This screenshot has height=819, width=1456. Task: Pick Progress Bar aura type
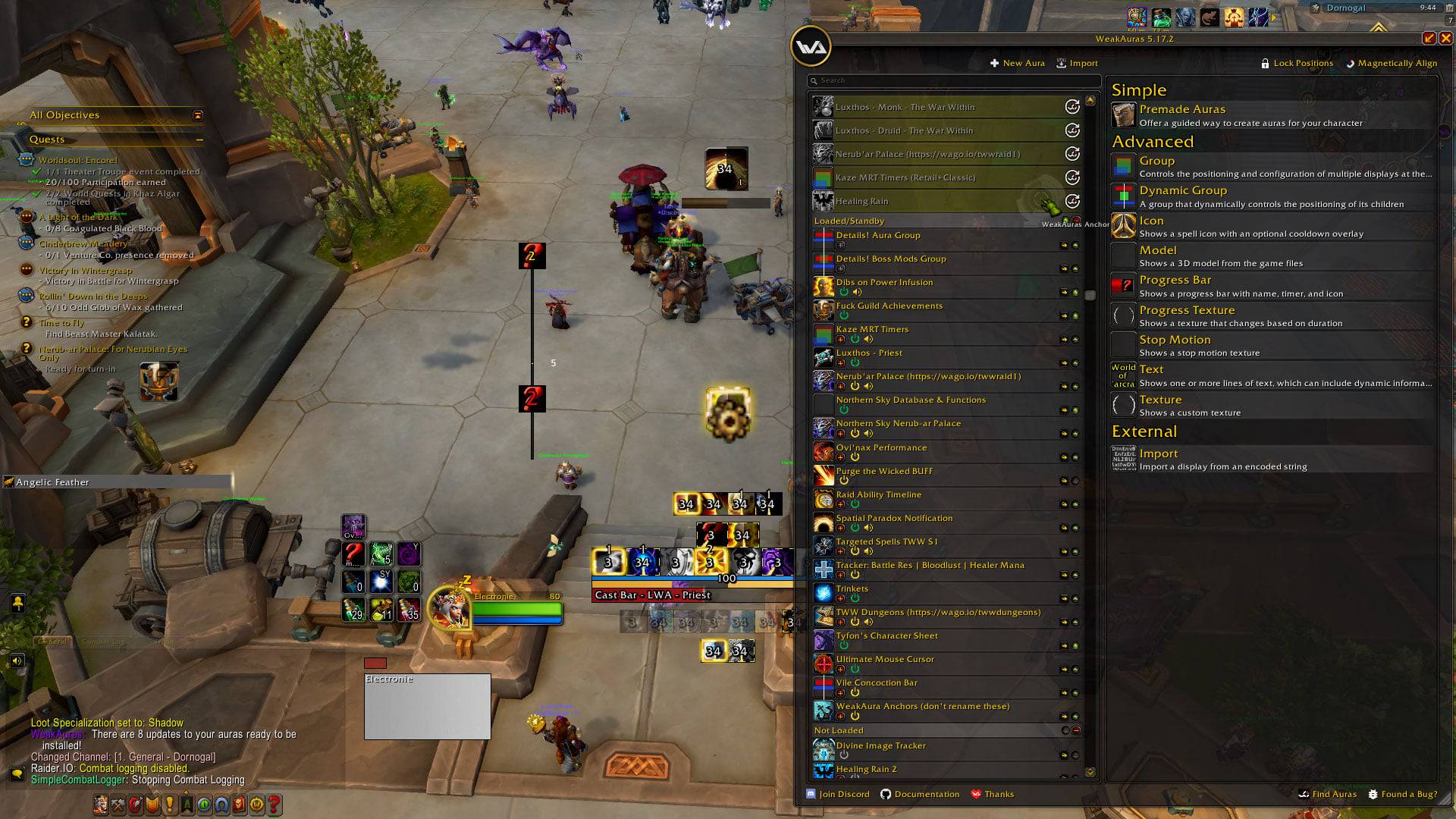click(1175, 281)
